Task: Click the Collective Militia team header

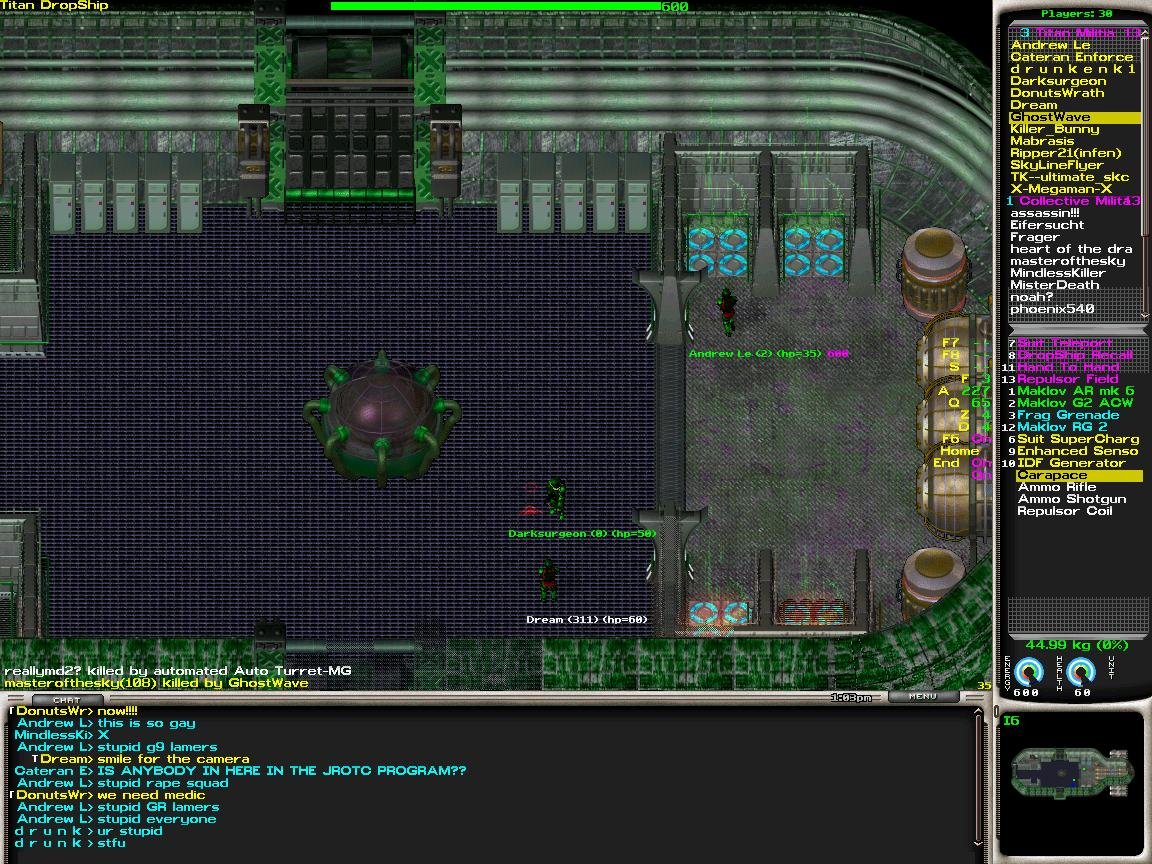Action: tap(1073, 201)
